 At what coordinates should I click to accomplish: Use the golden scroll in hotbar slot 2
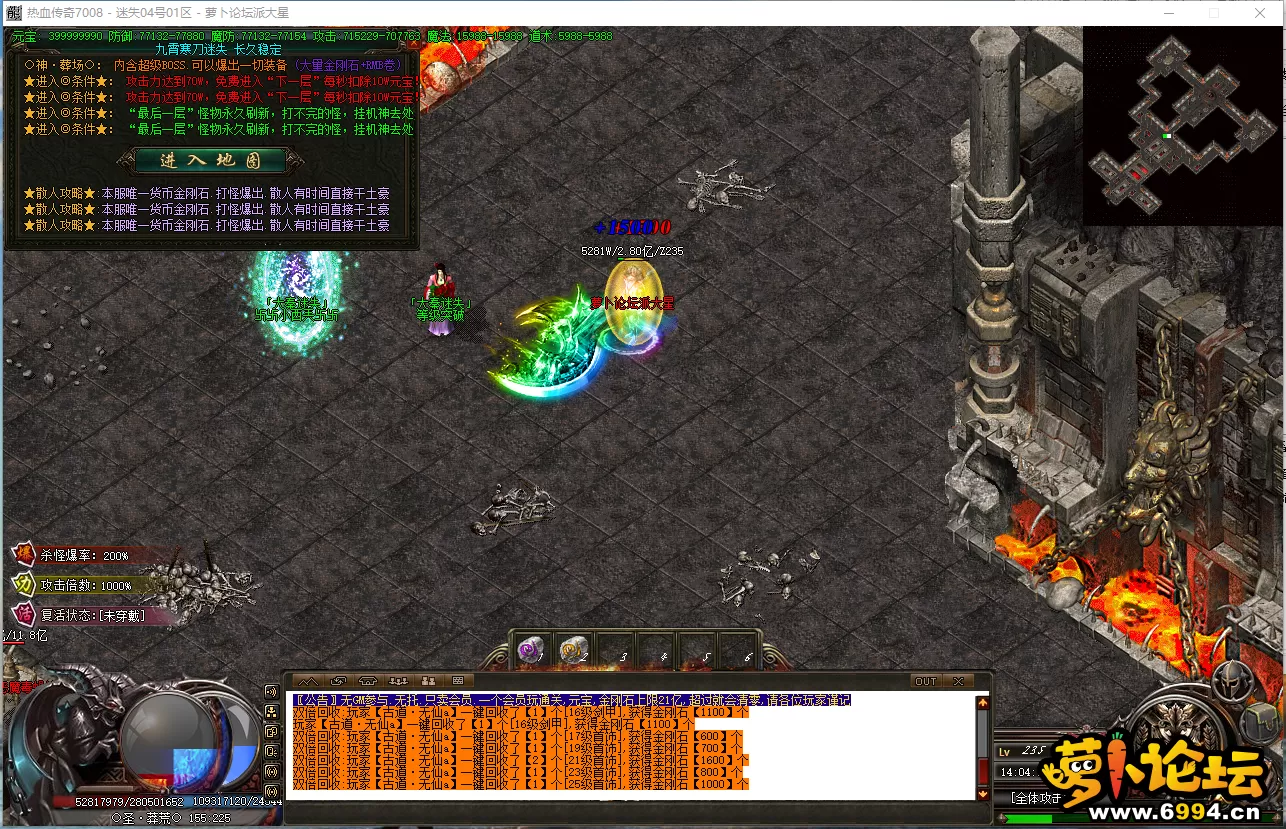[574, 651]
